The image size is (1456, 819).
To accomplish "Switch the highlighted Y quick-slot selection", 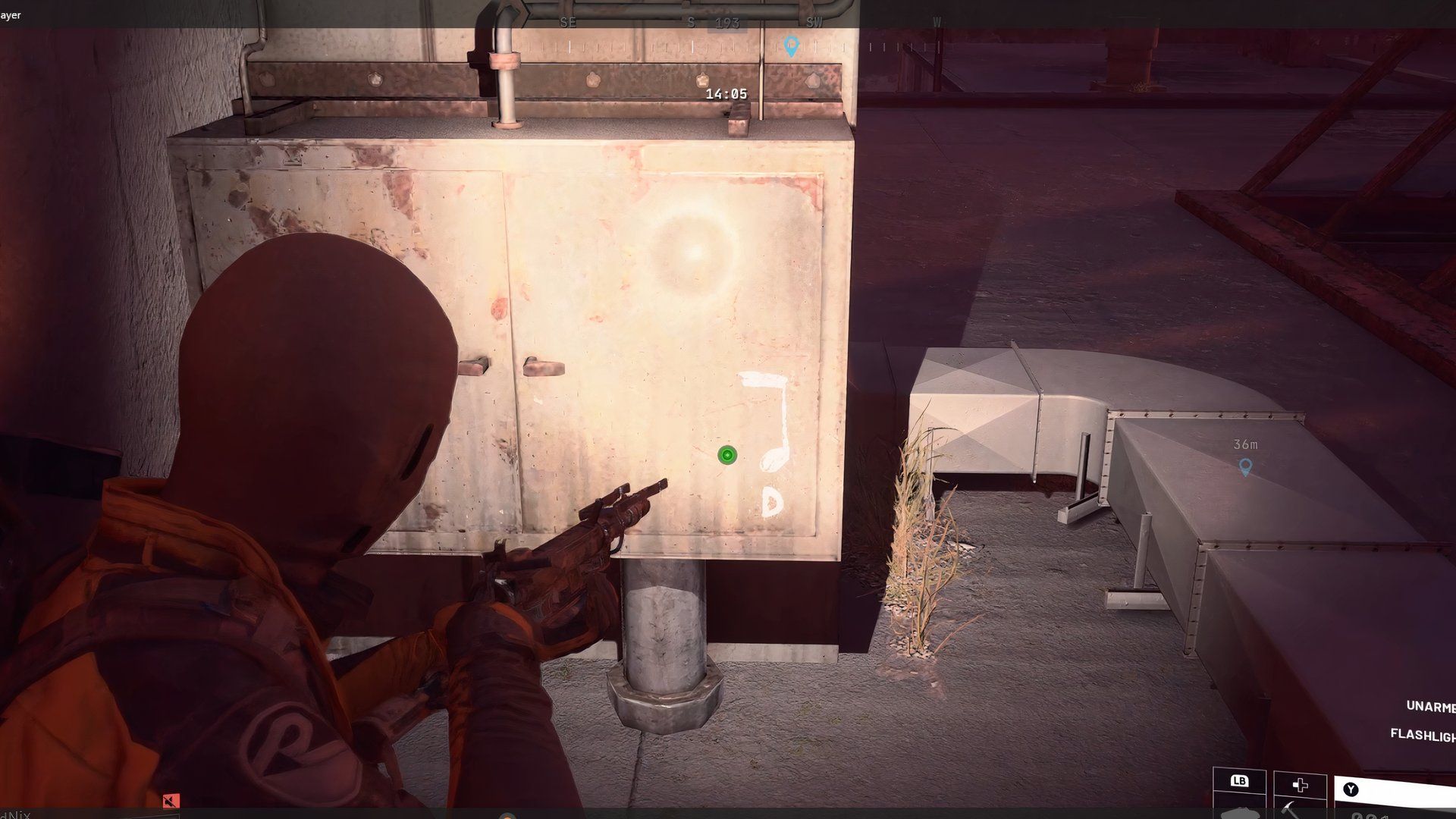I will pyautogui.click(x=1351, y=788).
